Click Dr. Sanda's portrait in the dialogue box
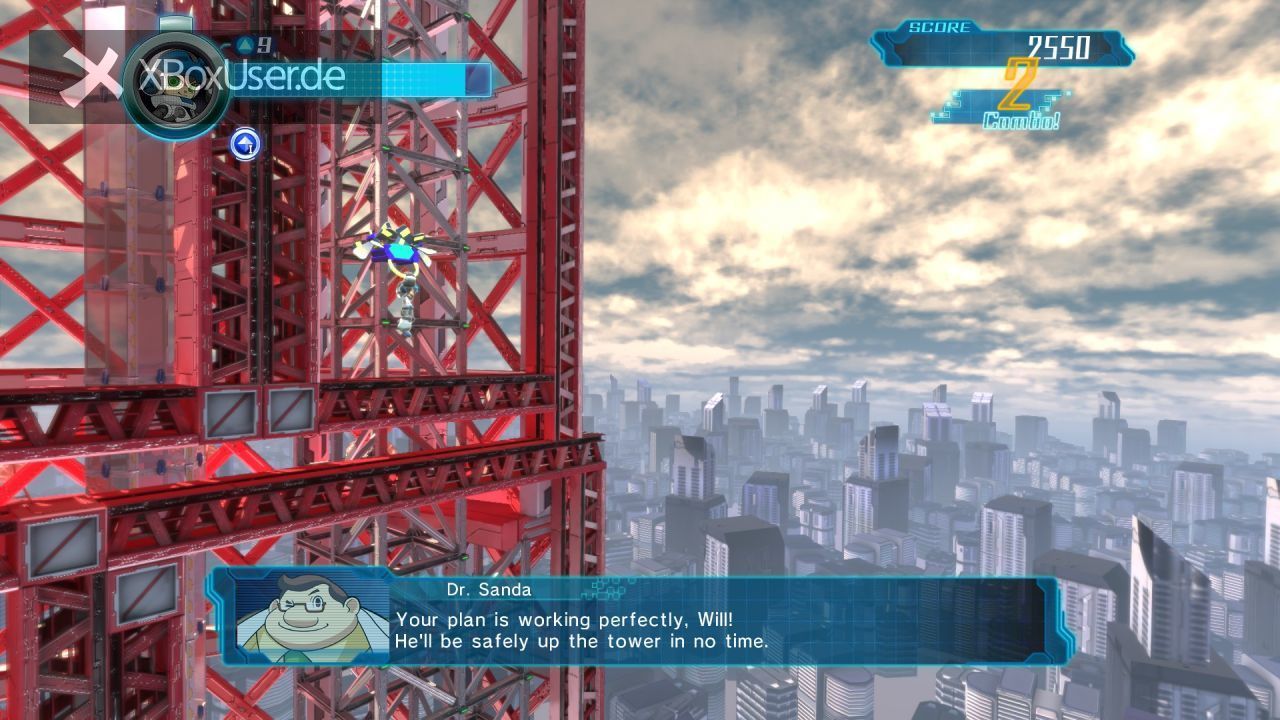 pos(308,620)
